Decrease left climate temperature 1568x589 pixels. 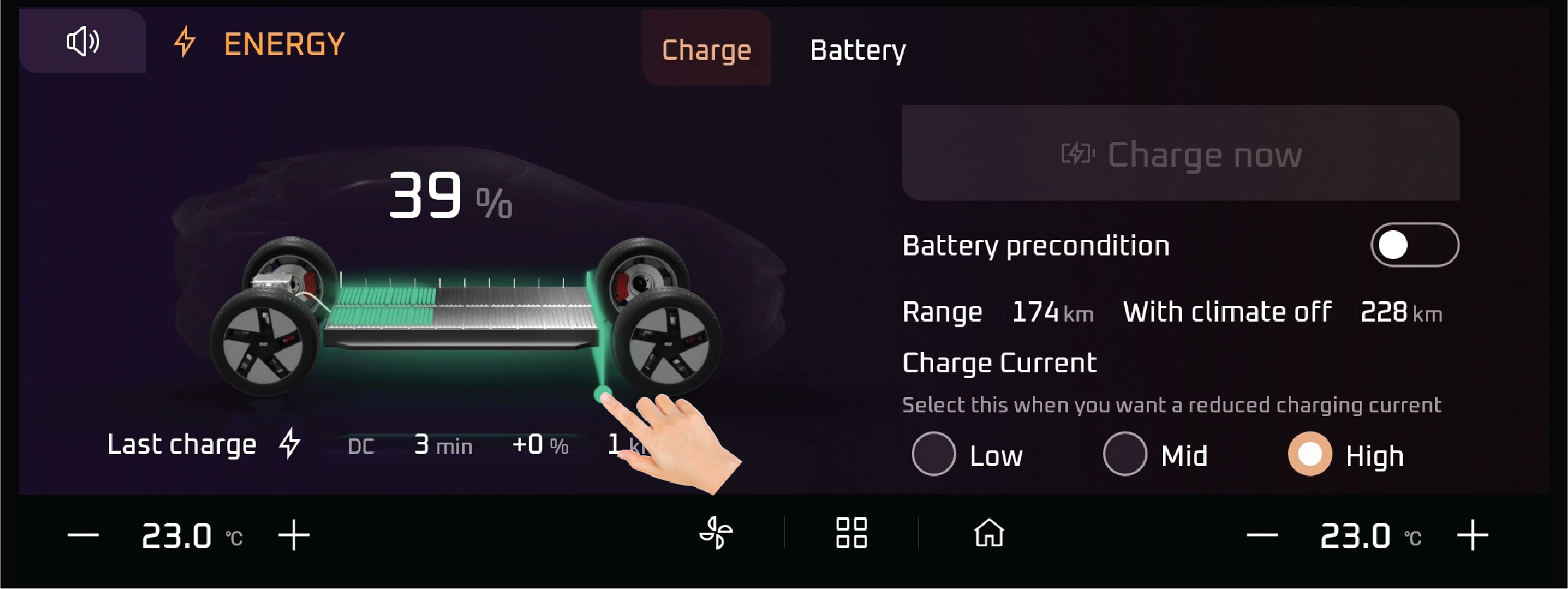(x=83, y=536)
